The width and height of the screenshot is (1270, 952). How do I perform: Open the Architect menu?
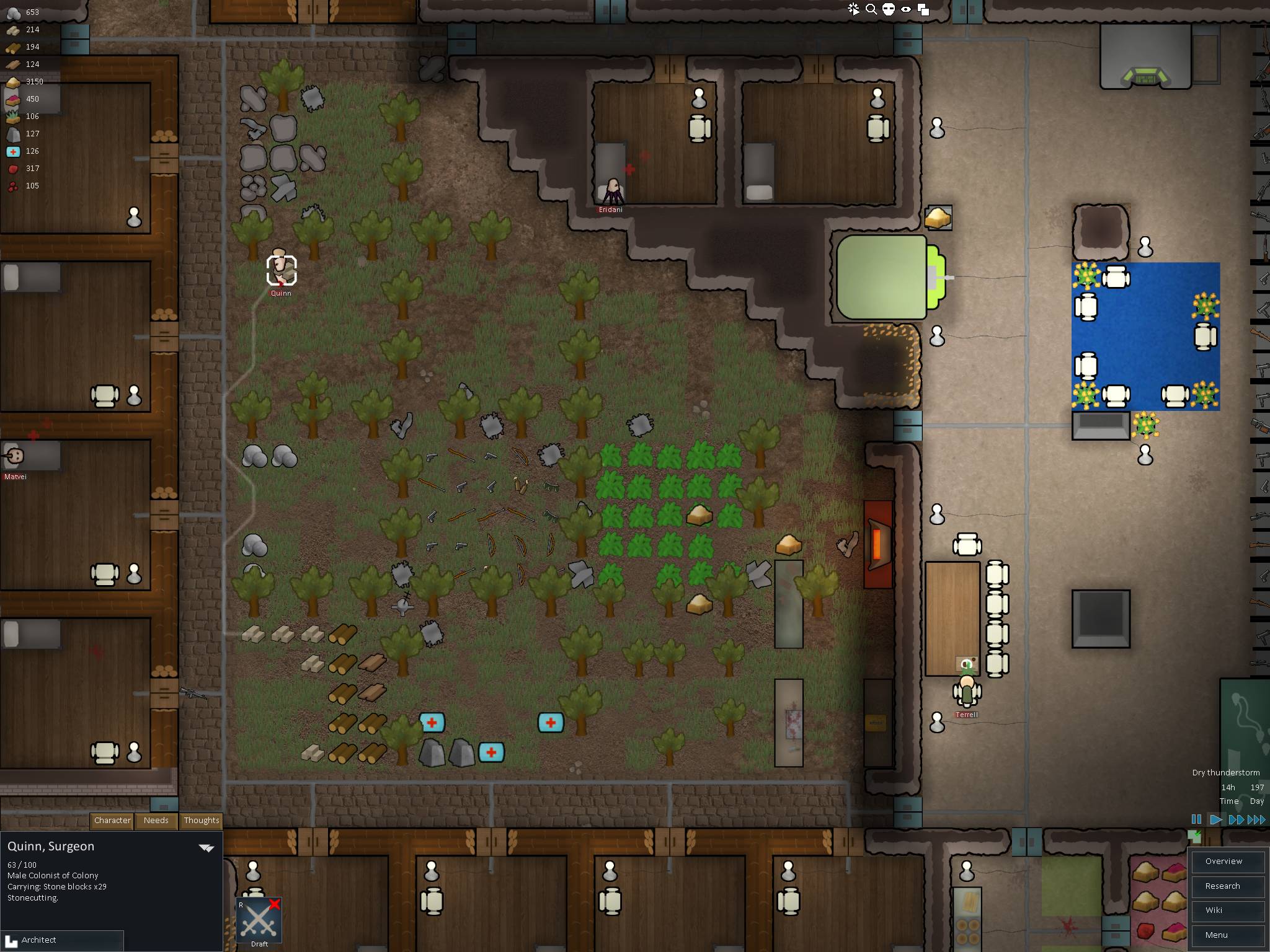(62, 940)
